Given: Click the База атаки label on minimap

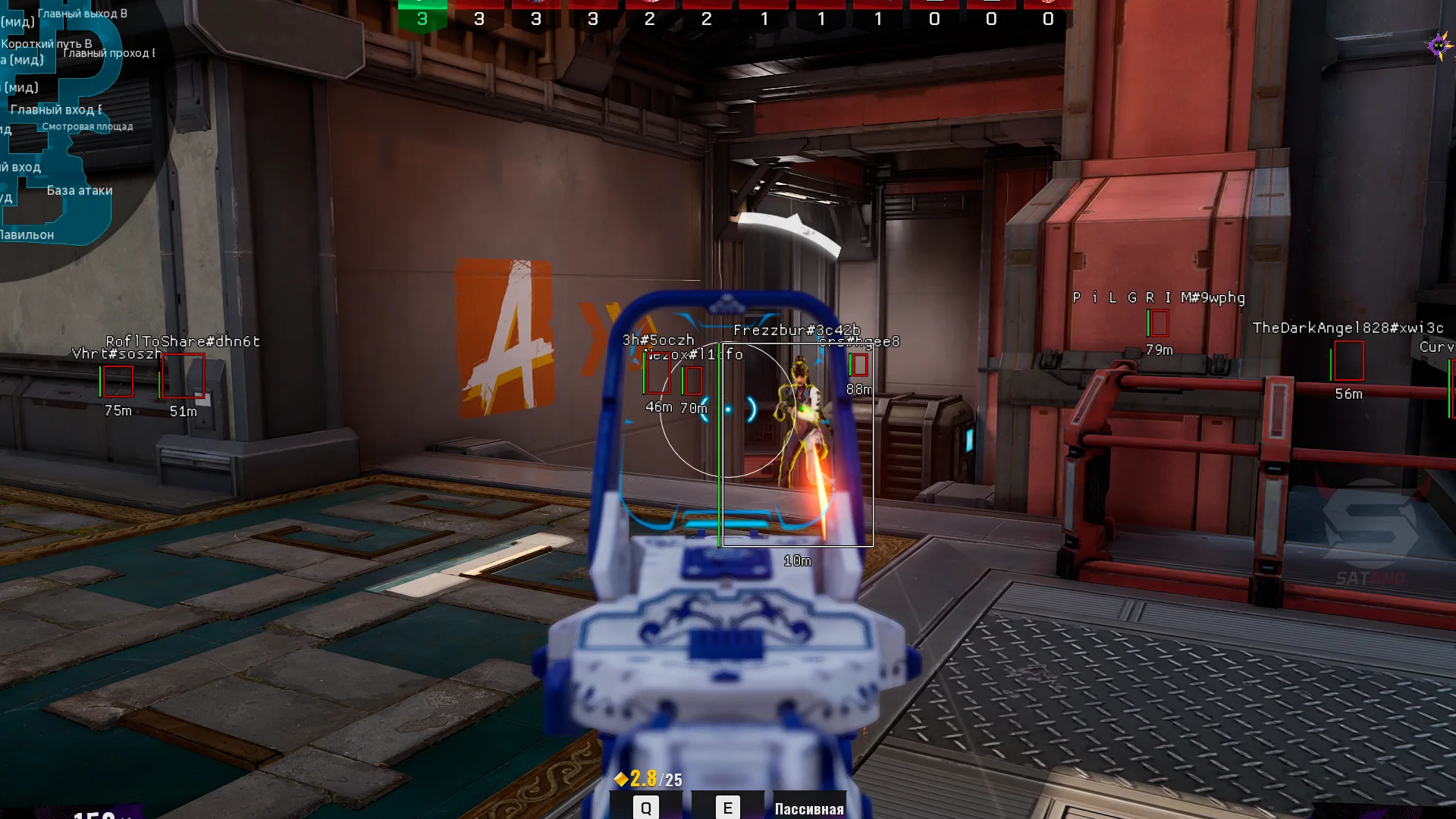Looking at the screenshot, I should (x=80, y=190).
